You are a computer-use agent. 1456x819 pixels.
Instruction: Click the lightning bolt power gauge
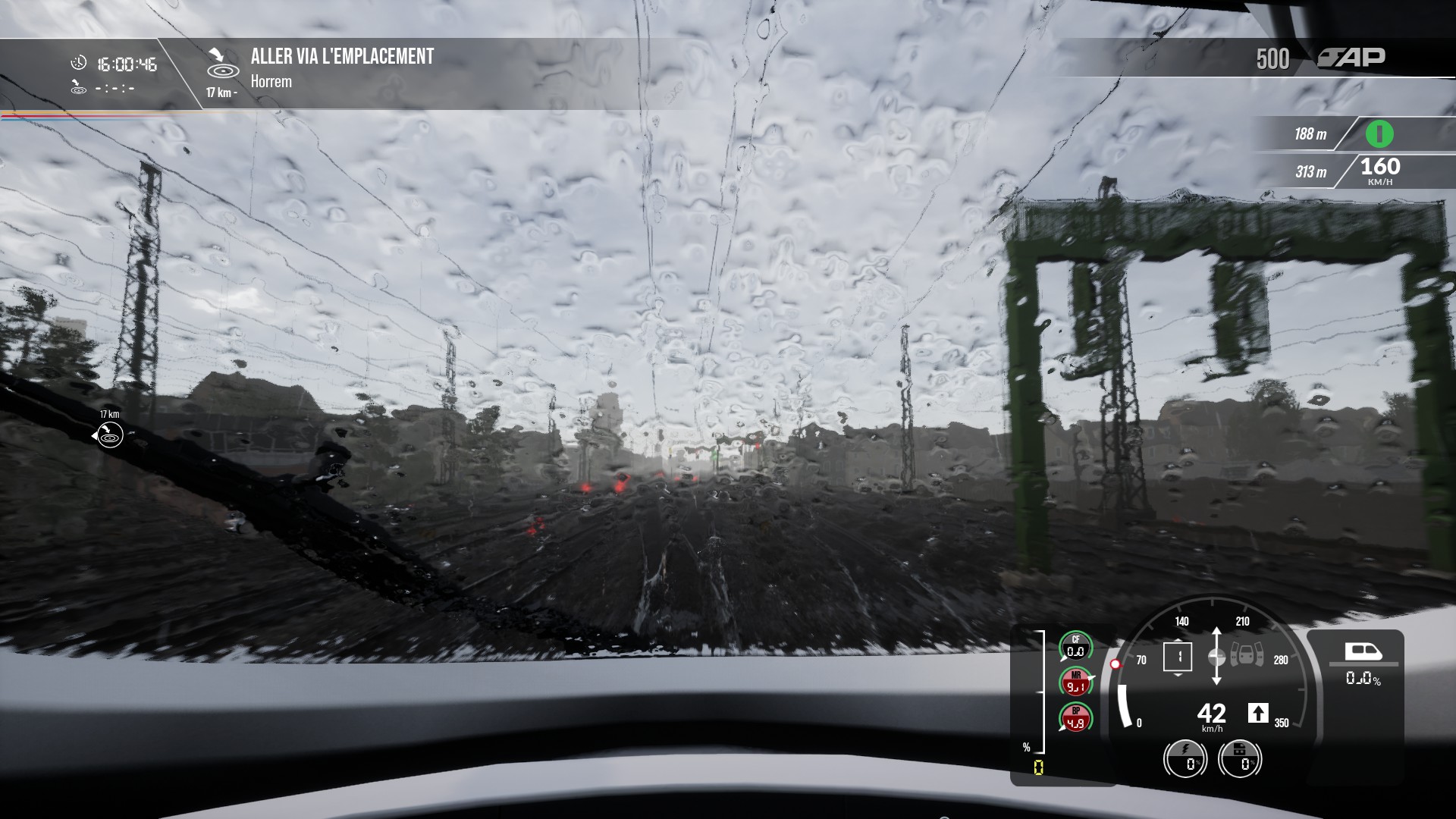tap(1185, 759)
